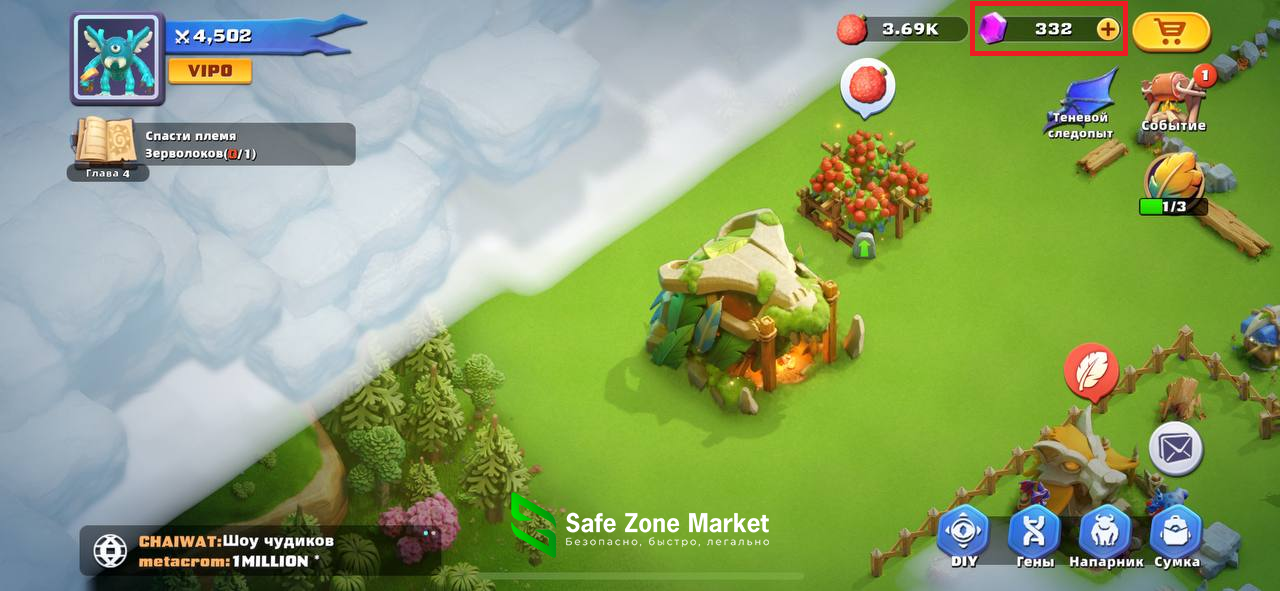
Task: Open the DIY menu
Action: click(x=963, y=535)
